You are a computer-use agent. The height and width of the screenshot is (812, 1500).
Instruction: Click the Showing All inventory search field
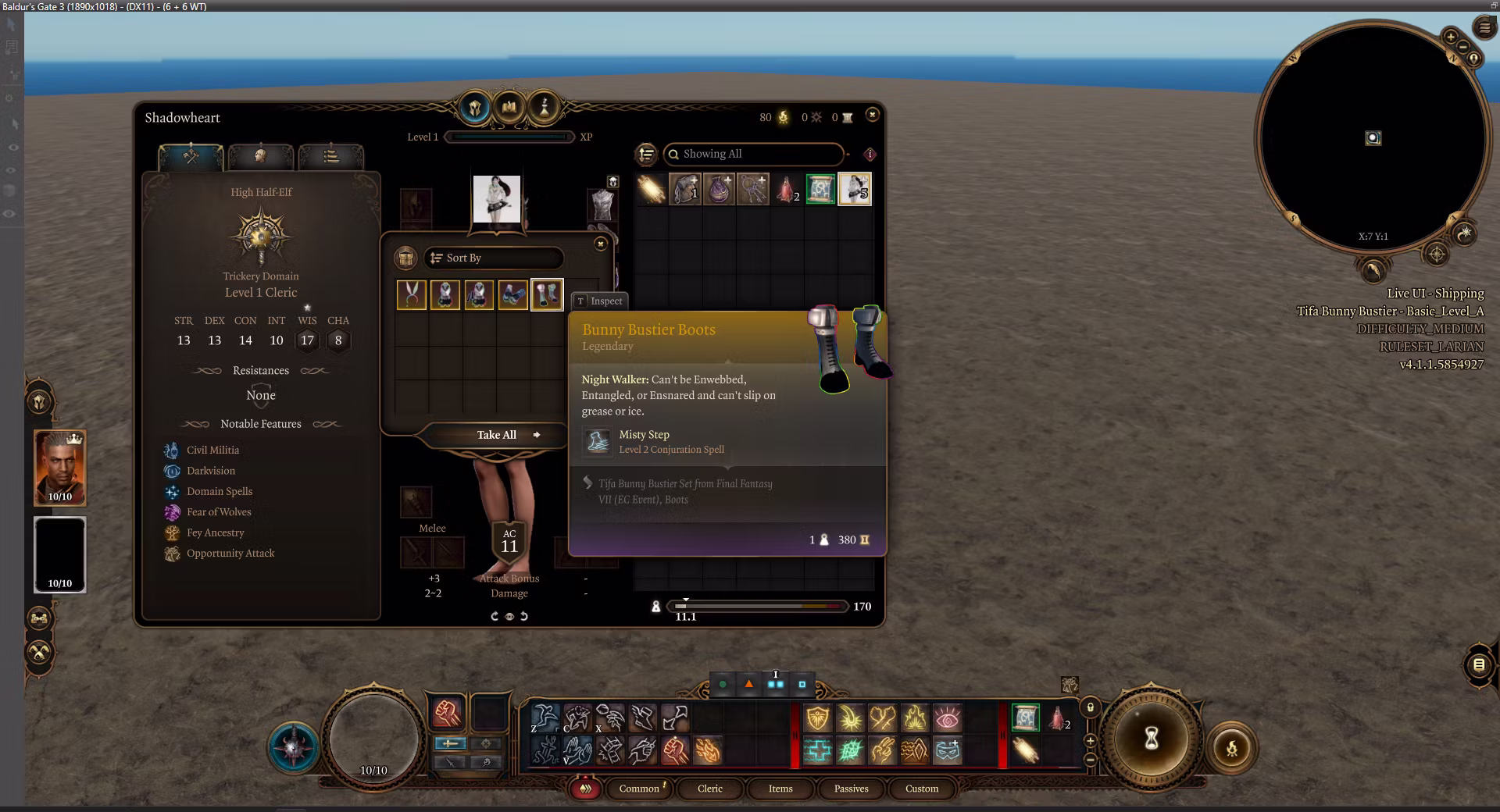[754, 154]
